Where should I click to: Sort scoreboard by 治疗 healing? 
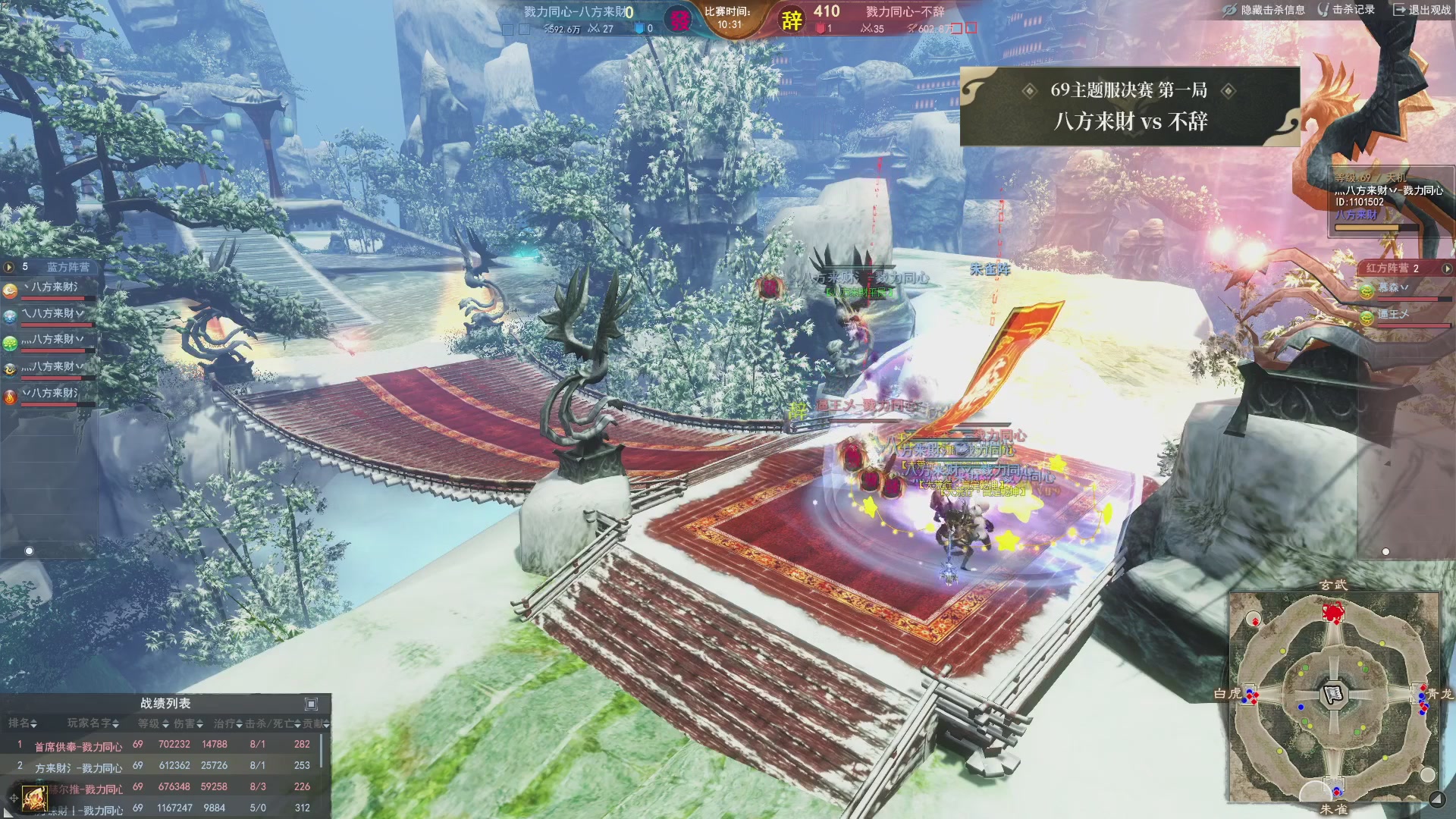click(228, 723)
